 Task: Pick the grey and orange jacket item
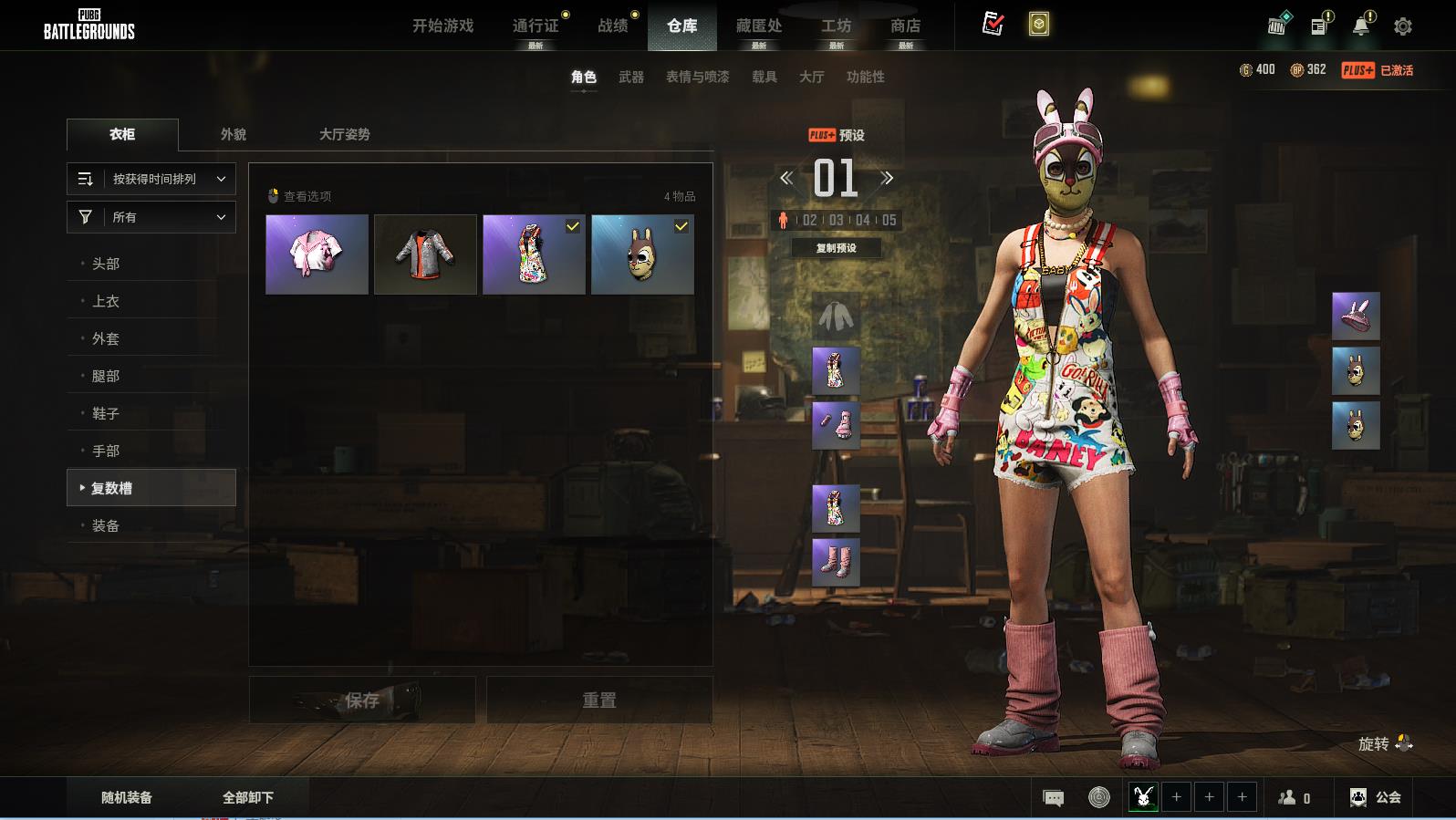[x=425, y=254]
